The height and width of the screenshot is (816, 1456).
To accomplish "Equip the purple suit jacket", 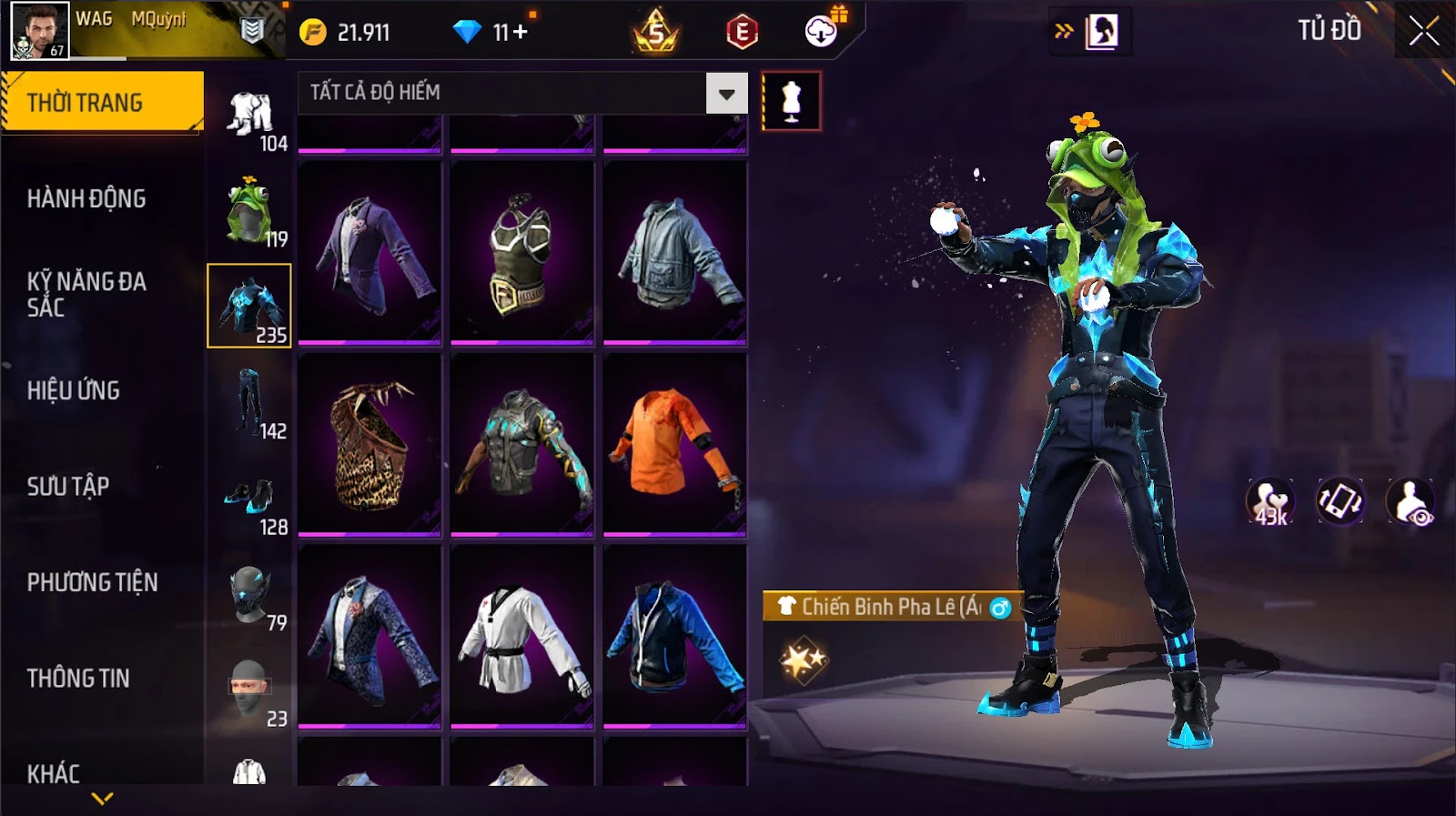I will pyautogui.click(x=369, y=253).
